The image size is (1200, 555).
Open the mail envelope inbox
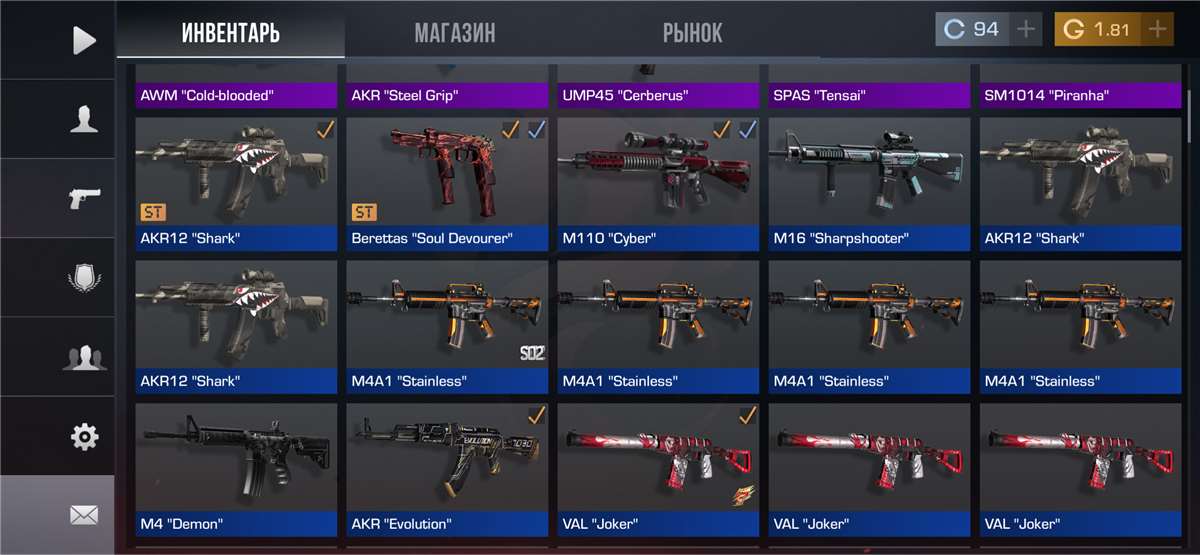point(84,515)
